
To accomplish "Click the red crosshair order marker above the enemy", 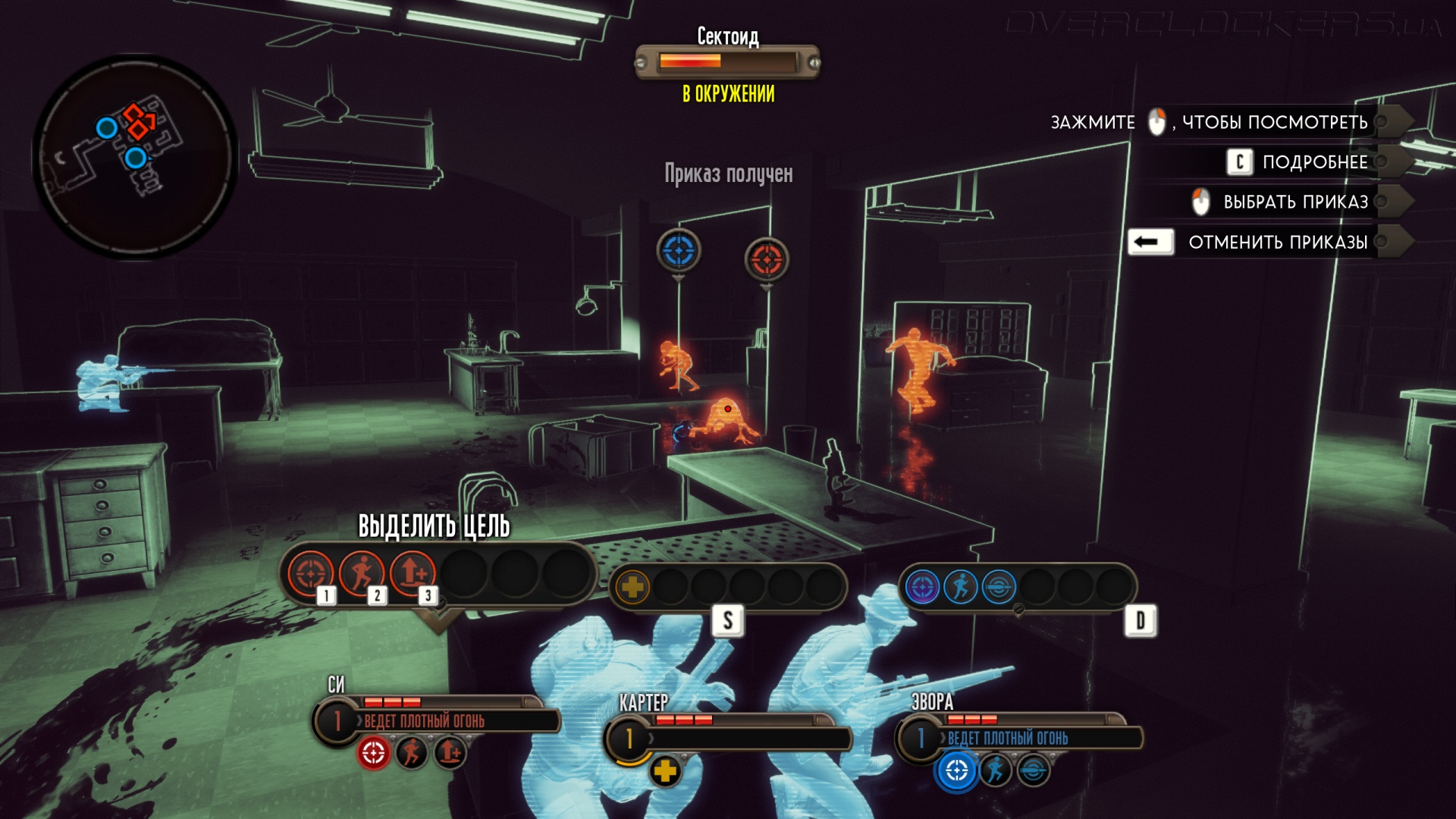I will (767, 259).
